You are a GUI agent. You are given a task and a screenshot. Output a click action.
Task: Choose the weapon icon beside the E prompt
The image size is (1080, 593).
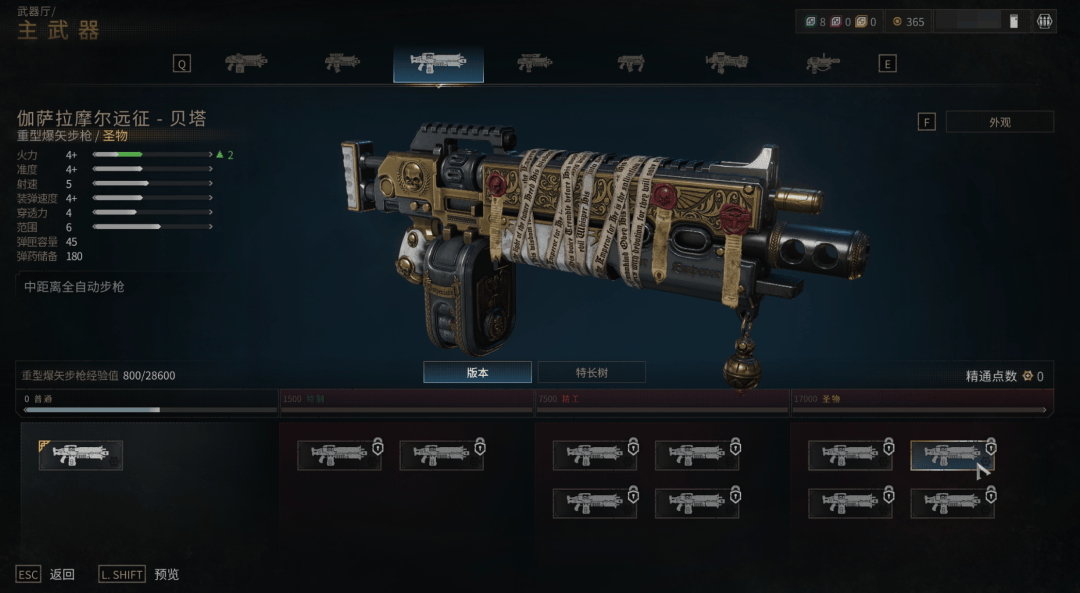point(823,63)
